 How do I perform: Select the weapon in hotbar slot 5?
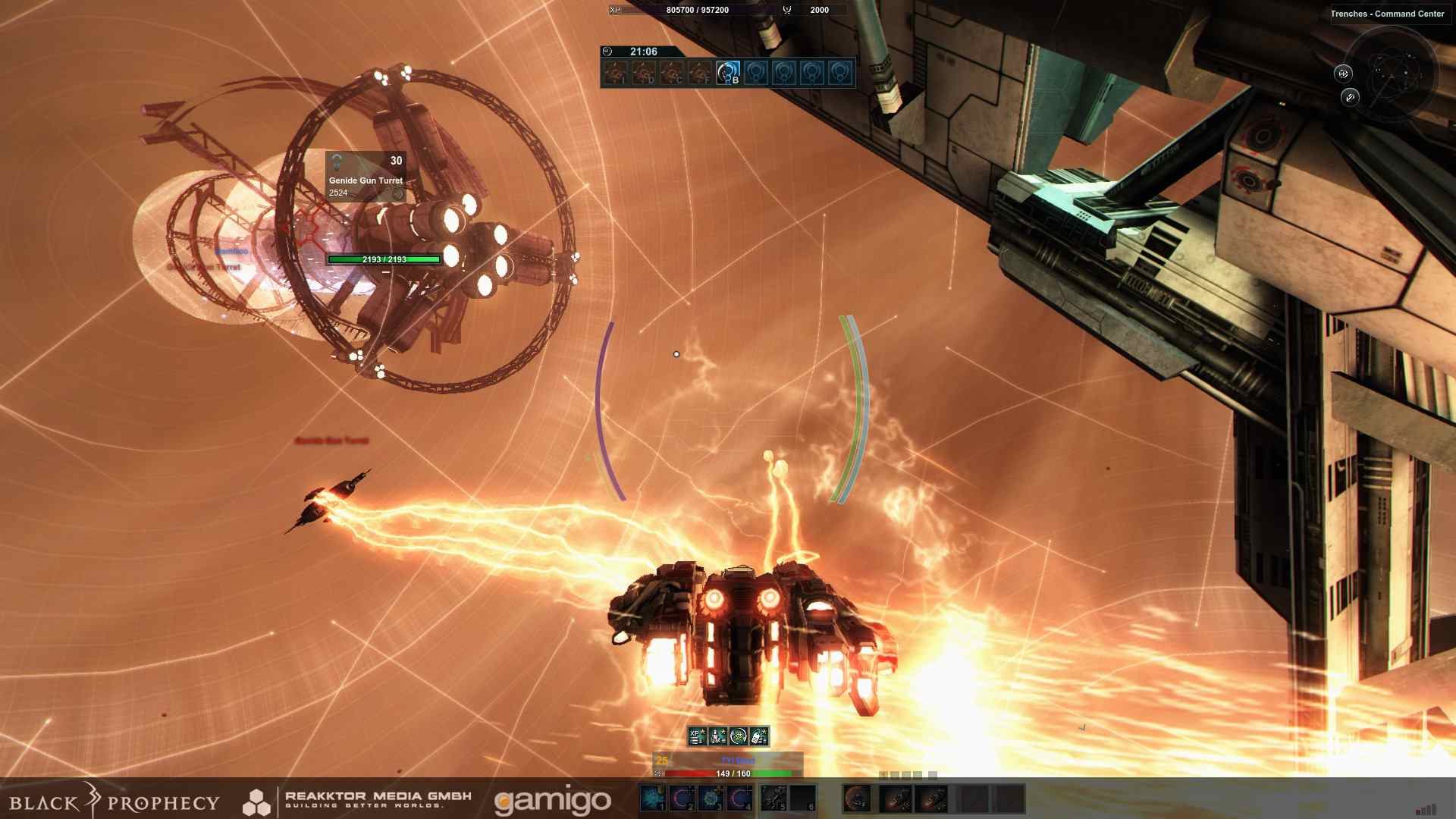pos(773,798)
